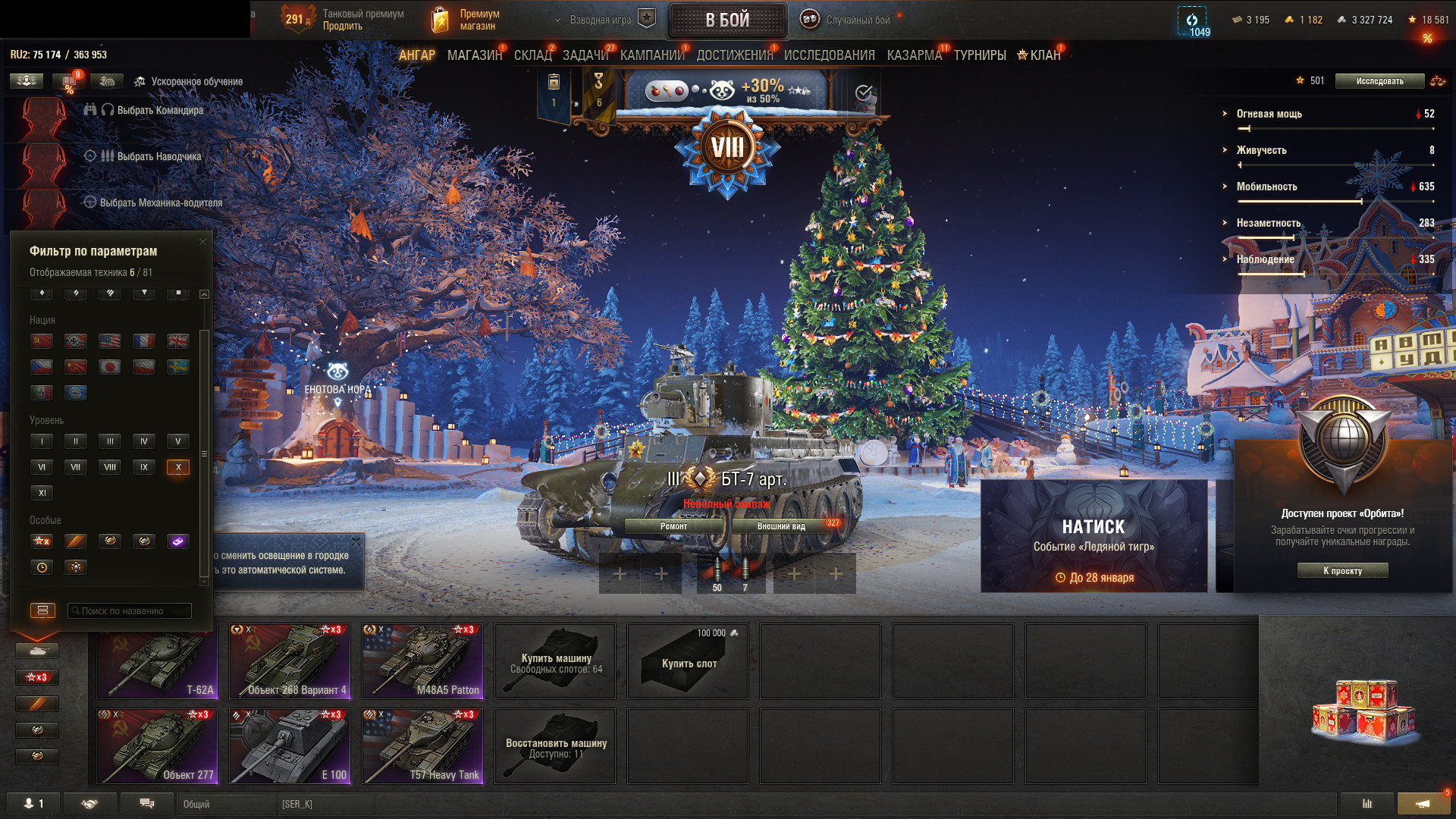The image size is (1456, 819).
Task: Click the К проекту button
Action: tap(1342, 570)
